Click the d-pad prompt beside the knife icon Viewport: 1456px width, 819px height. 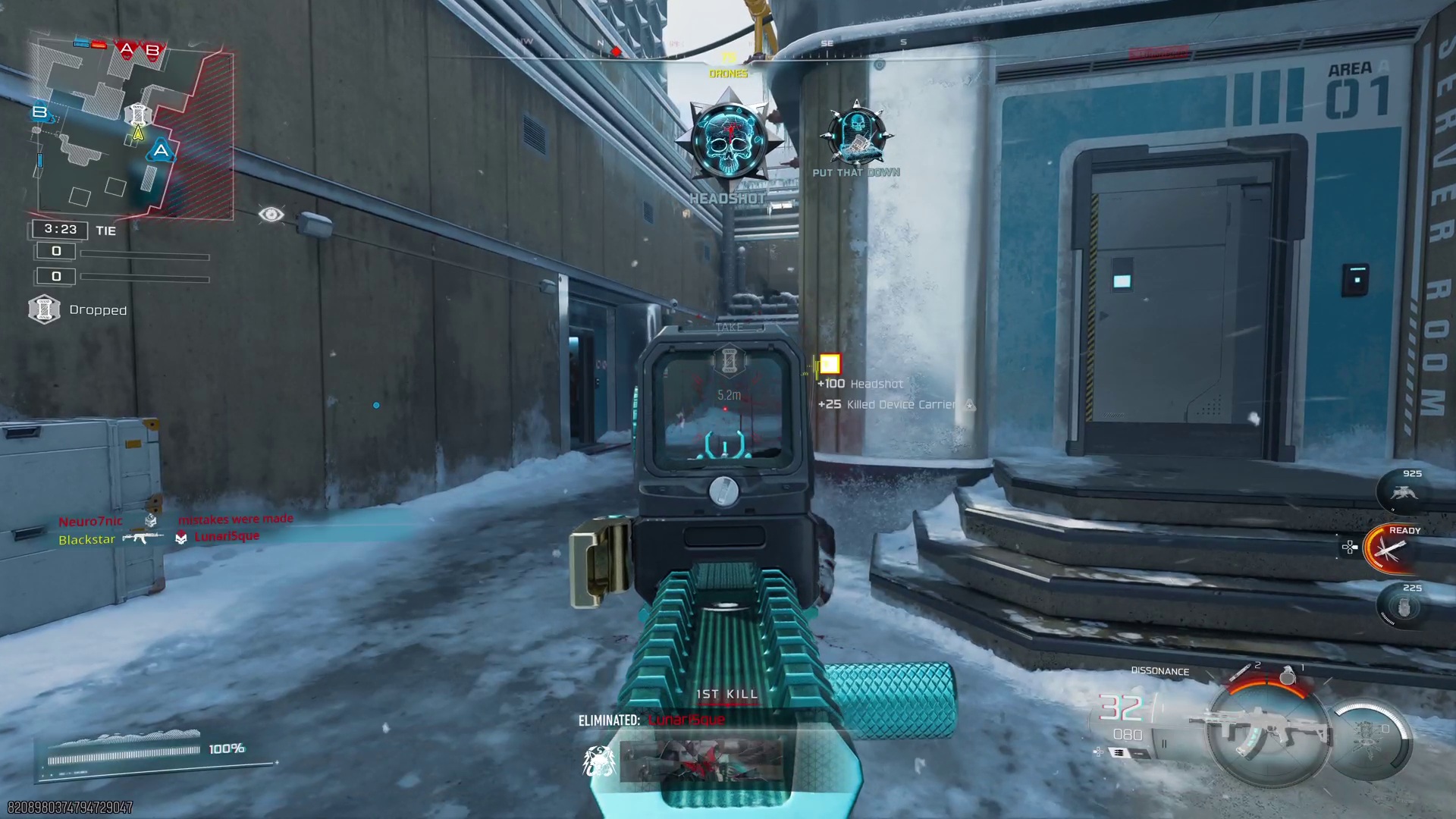[x=1349, y=547]
